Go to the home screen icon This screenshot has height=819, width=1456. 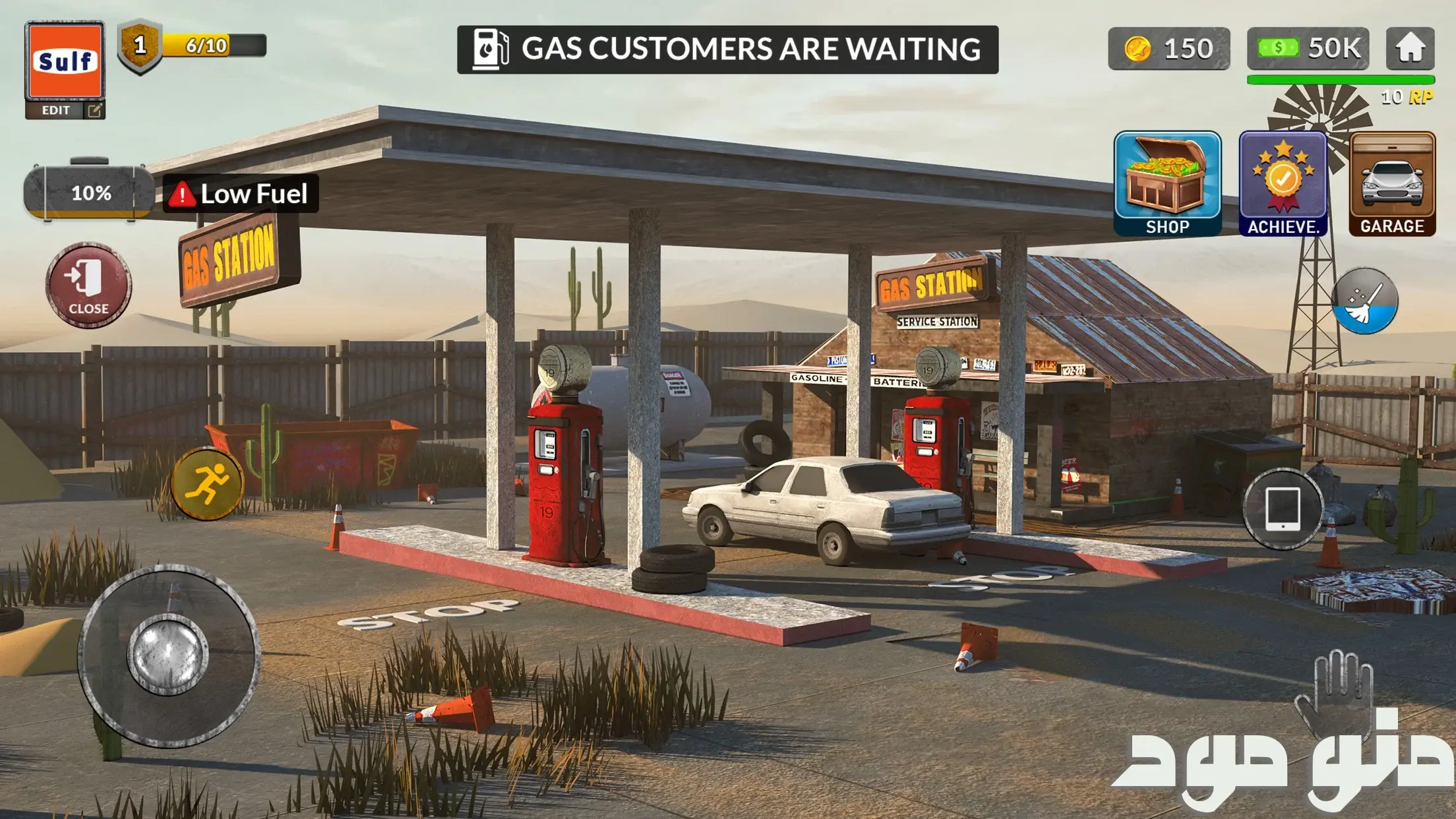(x=1410, y=48)
